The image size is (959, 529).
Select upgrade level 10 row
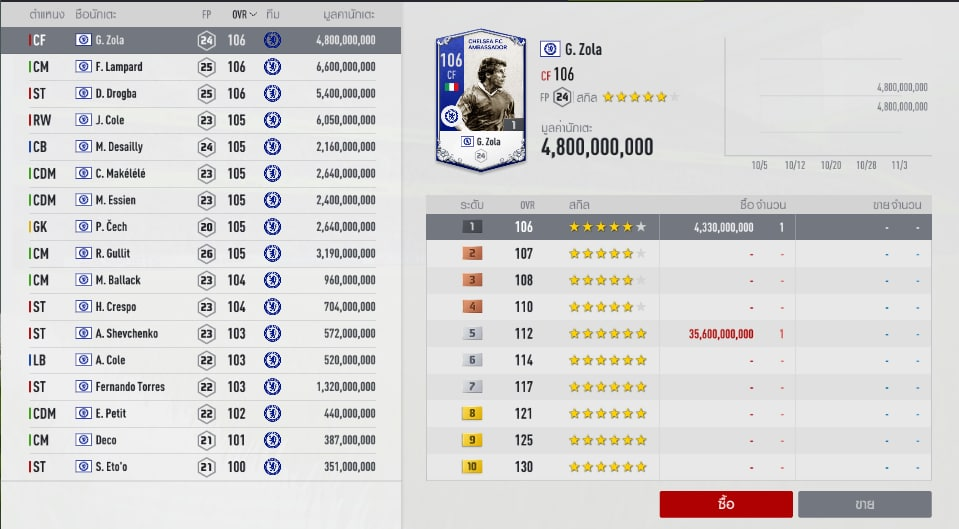(x=679, y=467)
